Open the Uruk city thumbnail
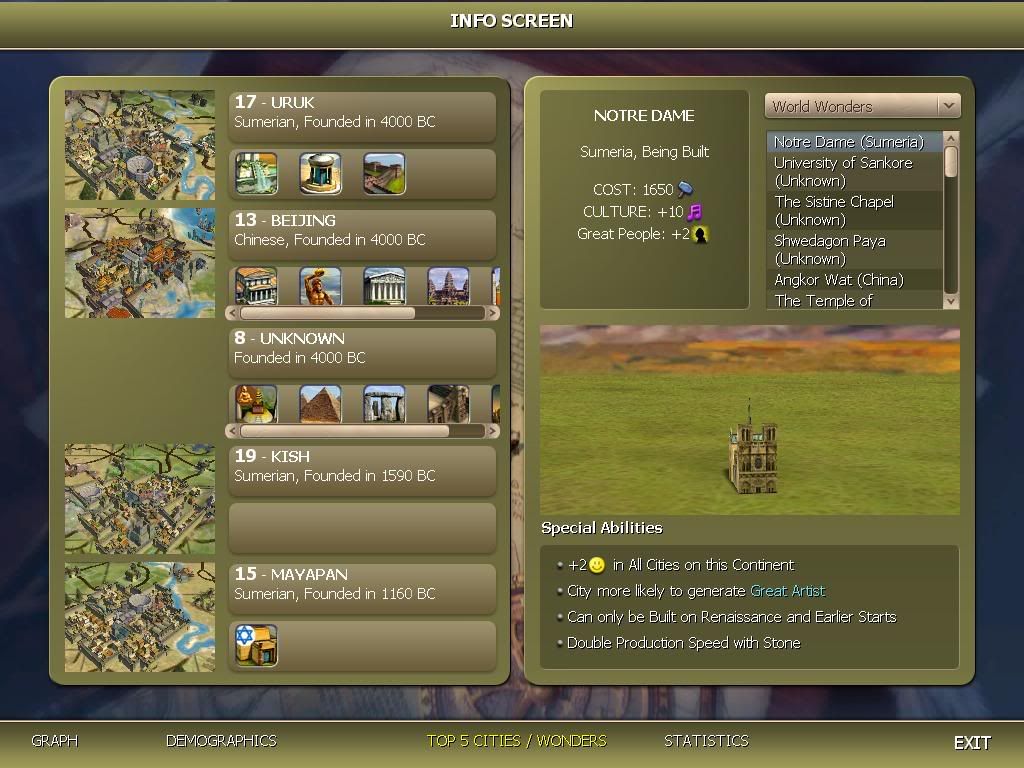The height and width of the screenshot is (768, 1024). [140, 145]
